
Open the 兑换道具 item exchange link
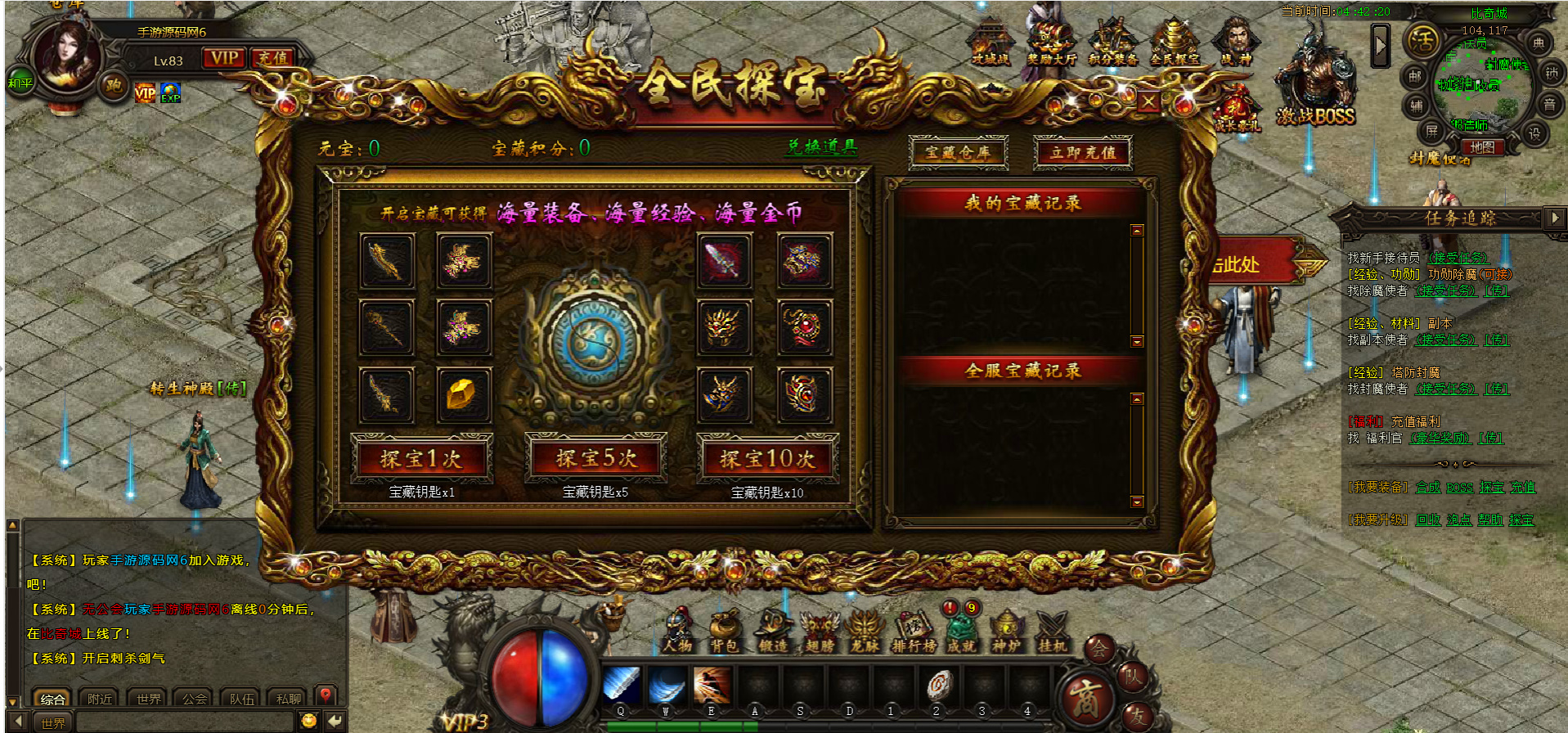[821, 147]
